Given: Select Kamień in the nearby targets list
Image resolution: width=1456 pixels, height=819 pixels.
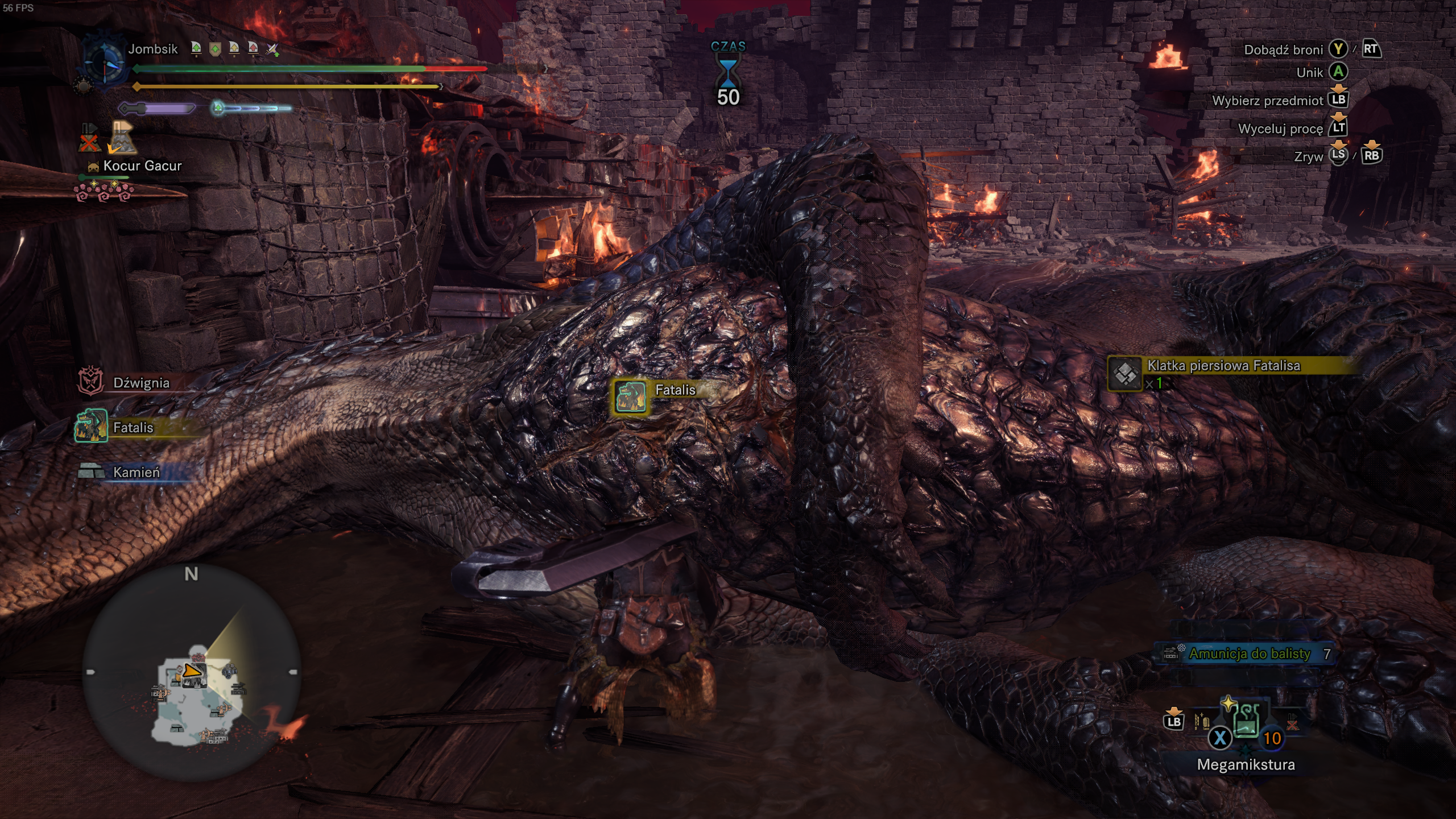Looking at the screenshot, I should click(x=136, y=472).
